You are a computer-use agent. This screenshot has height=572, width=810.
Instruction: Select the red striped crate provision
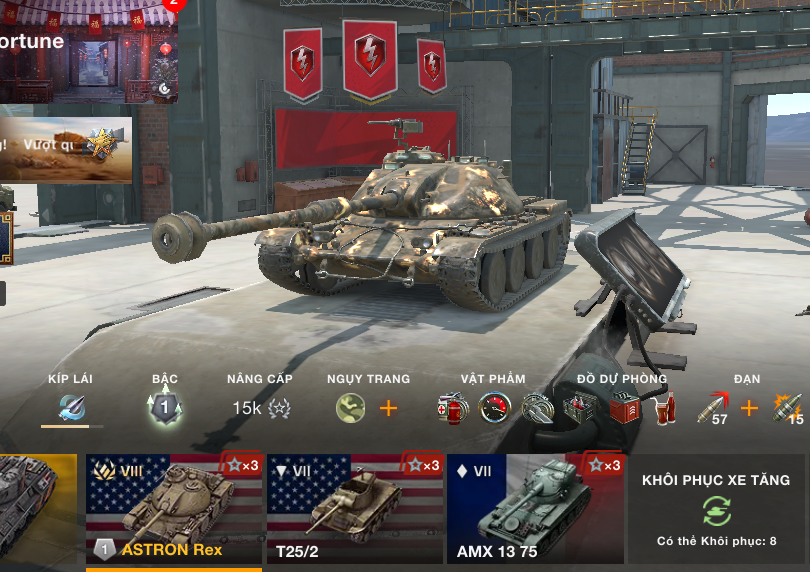[623, 409]
